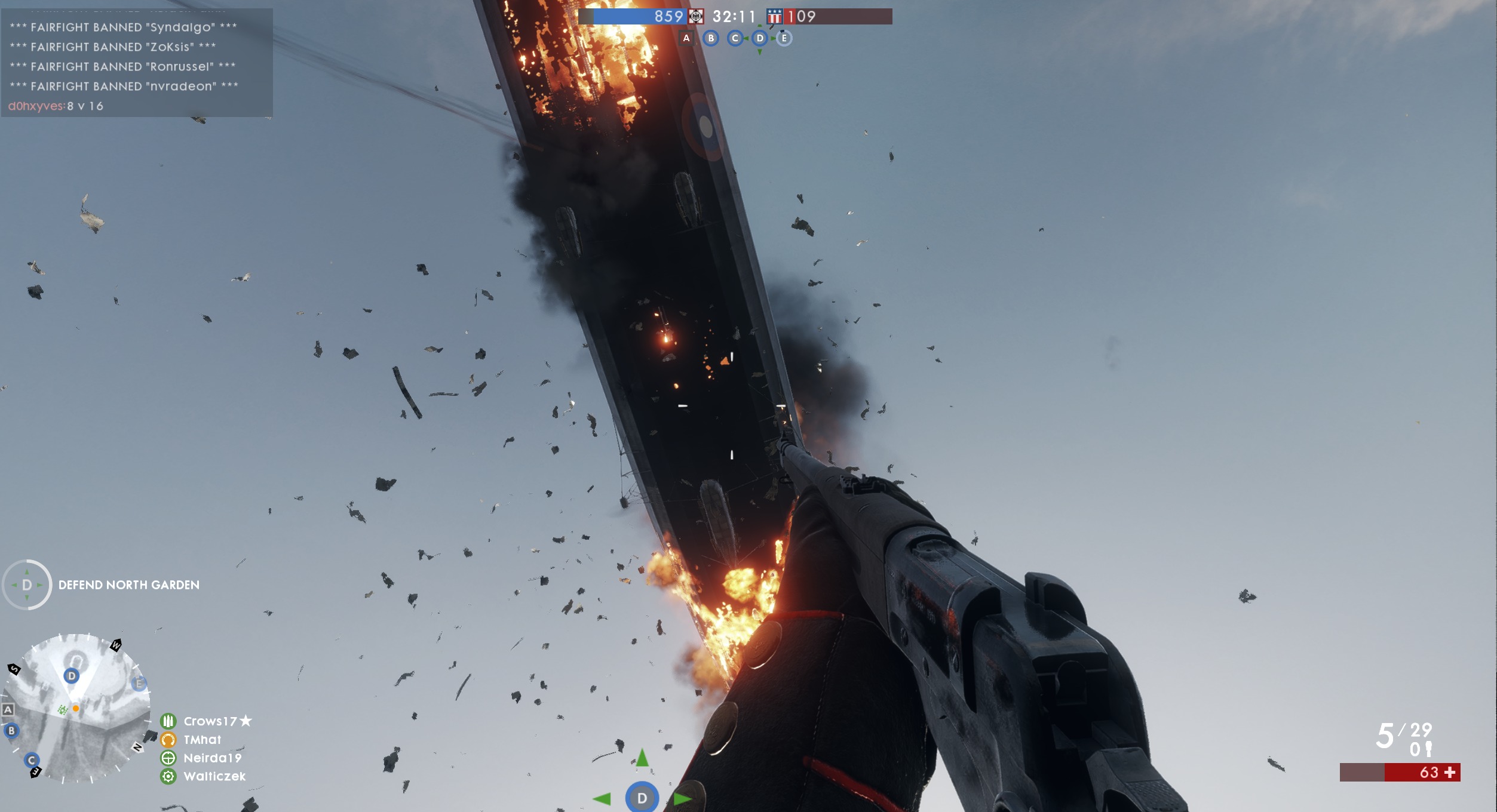Click d0hxyves's chat message

(x=56, y=106)
